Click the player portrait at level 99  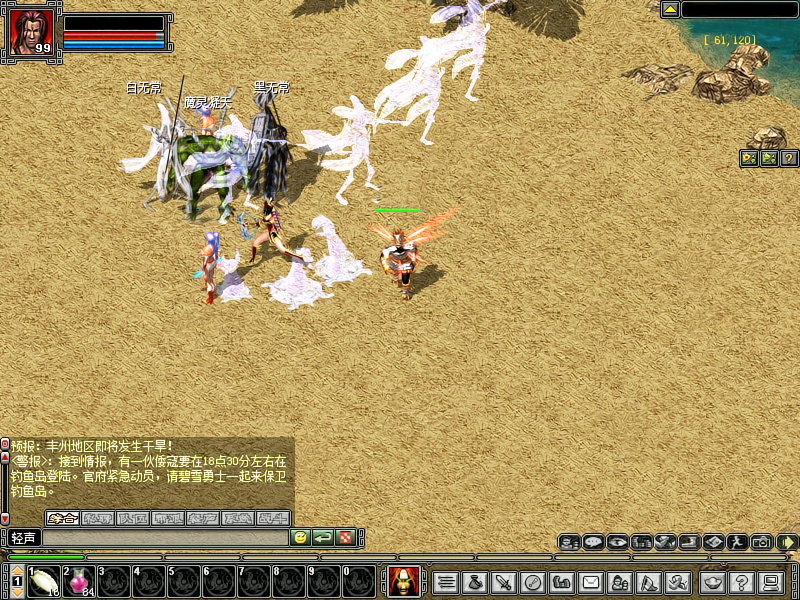30,33
